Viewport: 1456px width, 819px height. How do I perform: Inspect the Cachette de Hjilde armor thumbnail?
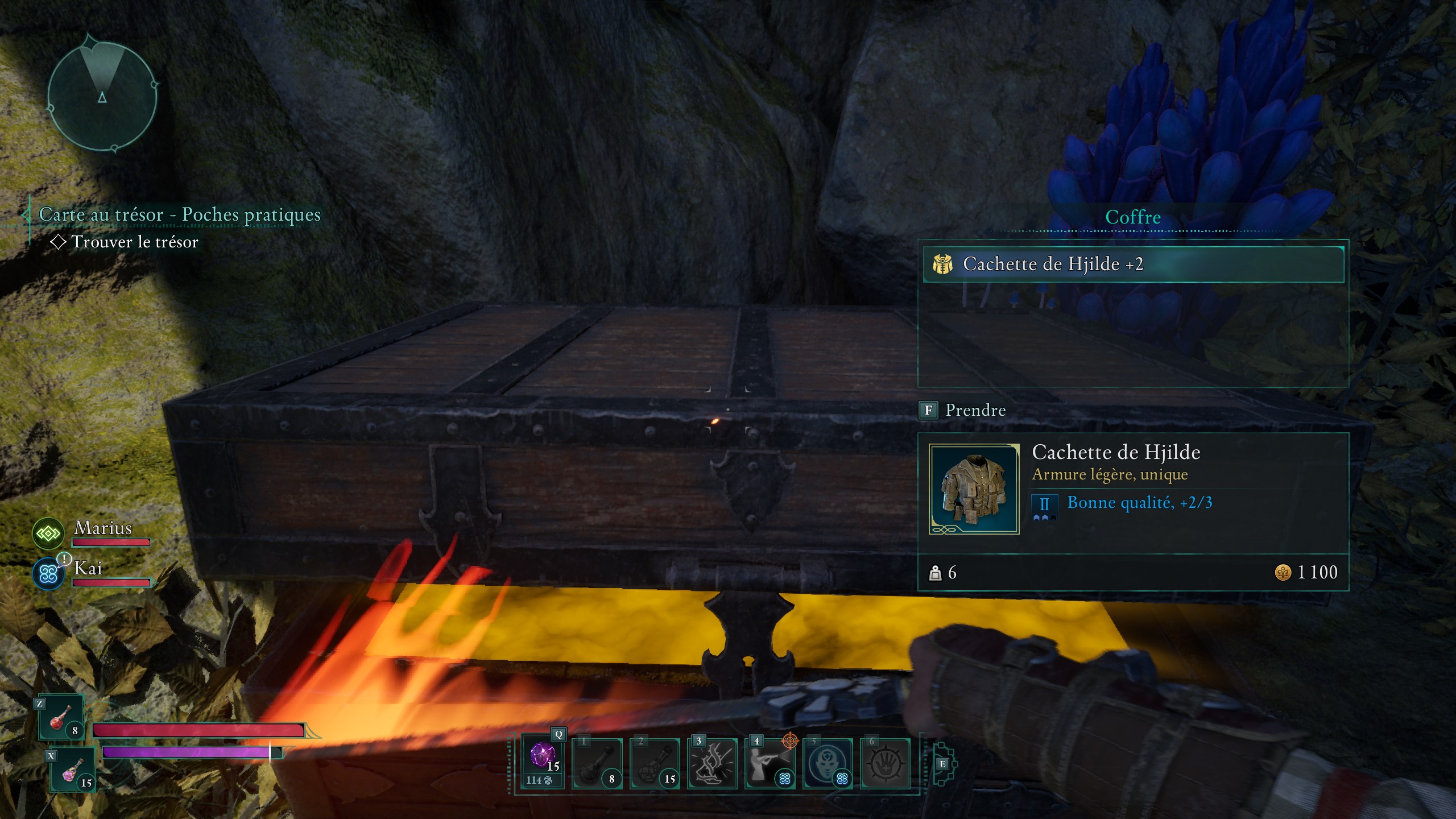(974, 489)
